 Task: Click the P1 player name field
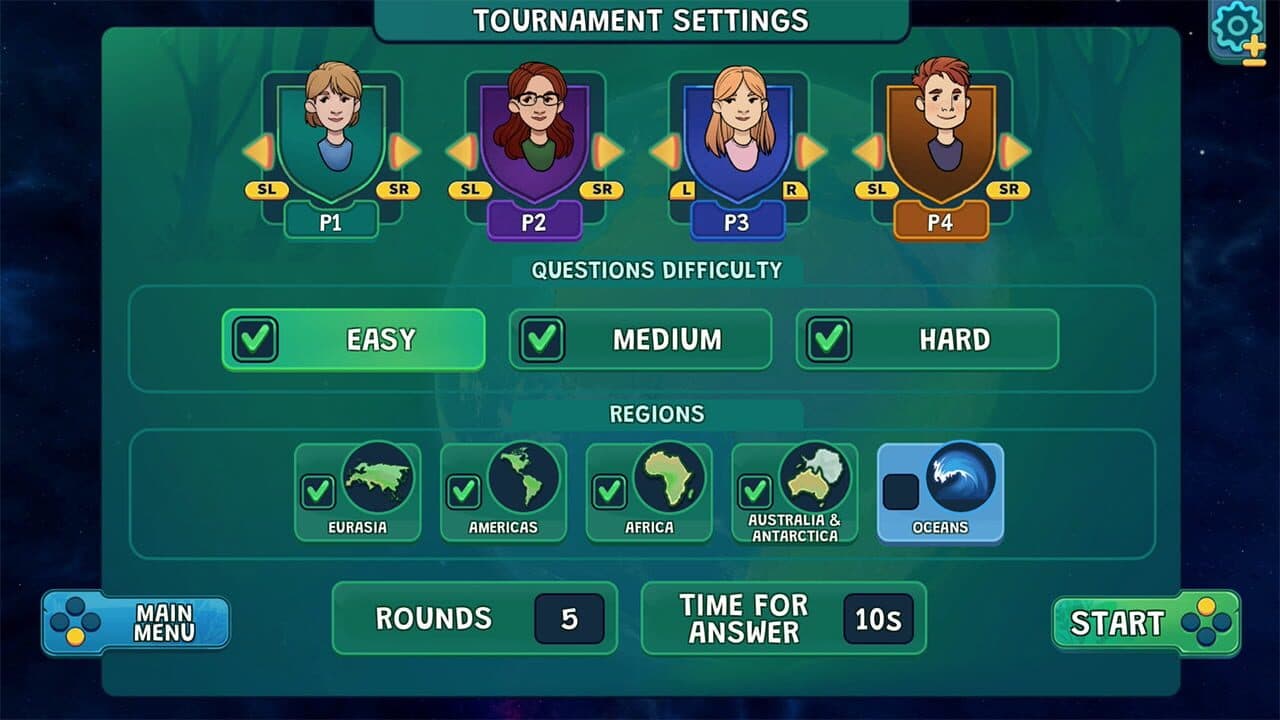[332, 221]
